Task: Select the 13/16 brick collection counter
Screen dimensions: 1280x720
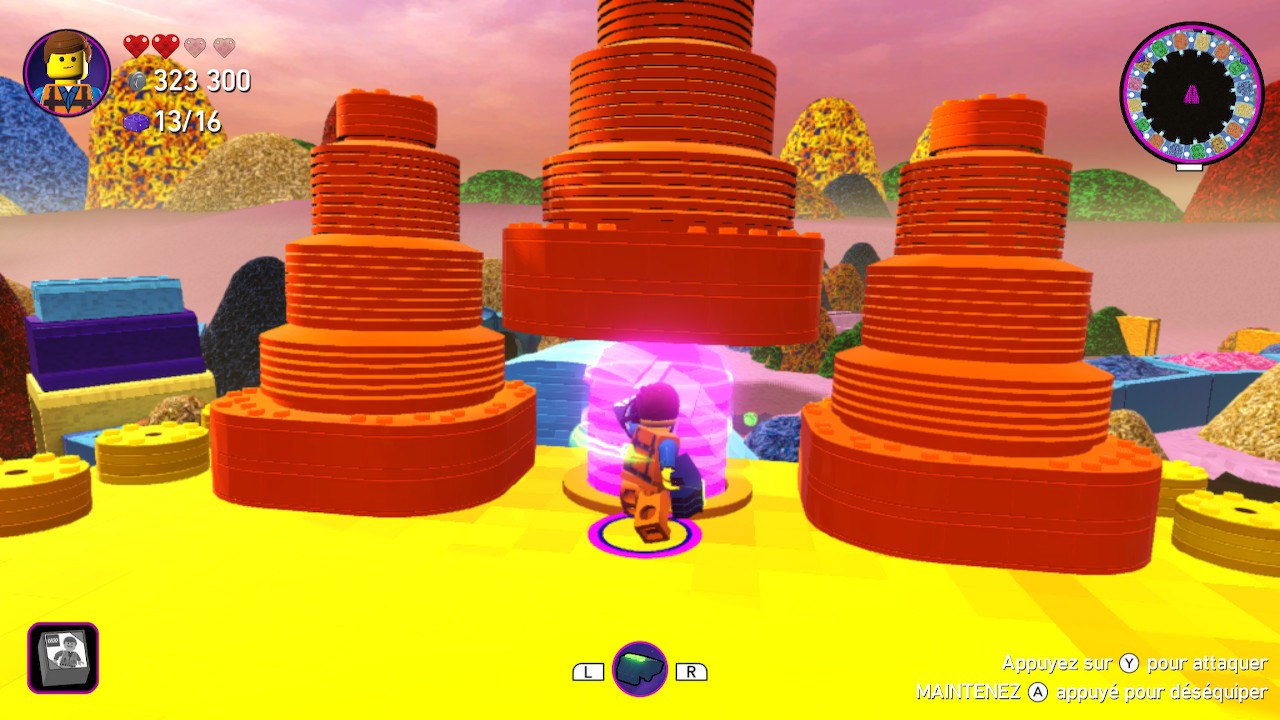Action: (x=190, y=120)
